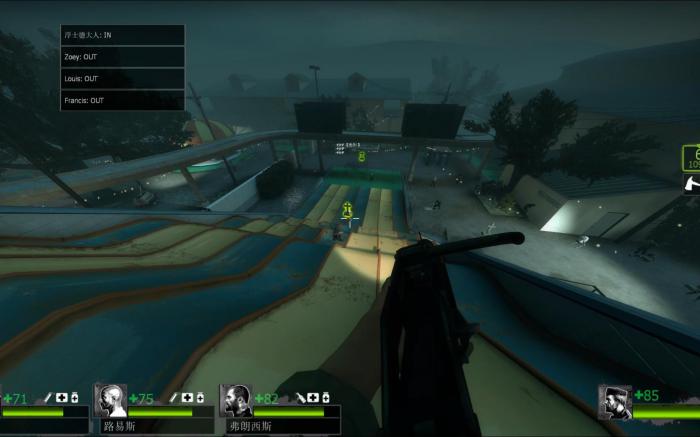Choose the Francis: OUT entry
Screen dimensions: 700x437
click(122, 100)
